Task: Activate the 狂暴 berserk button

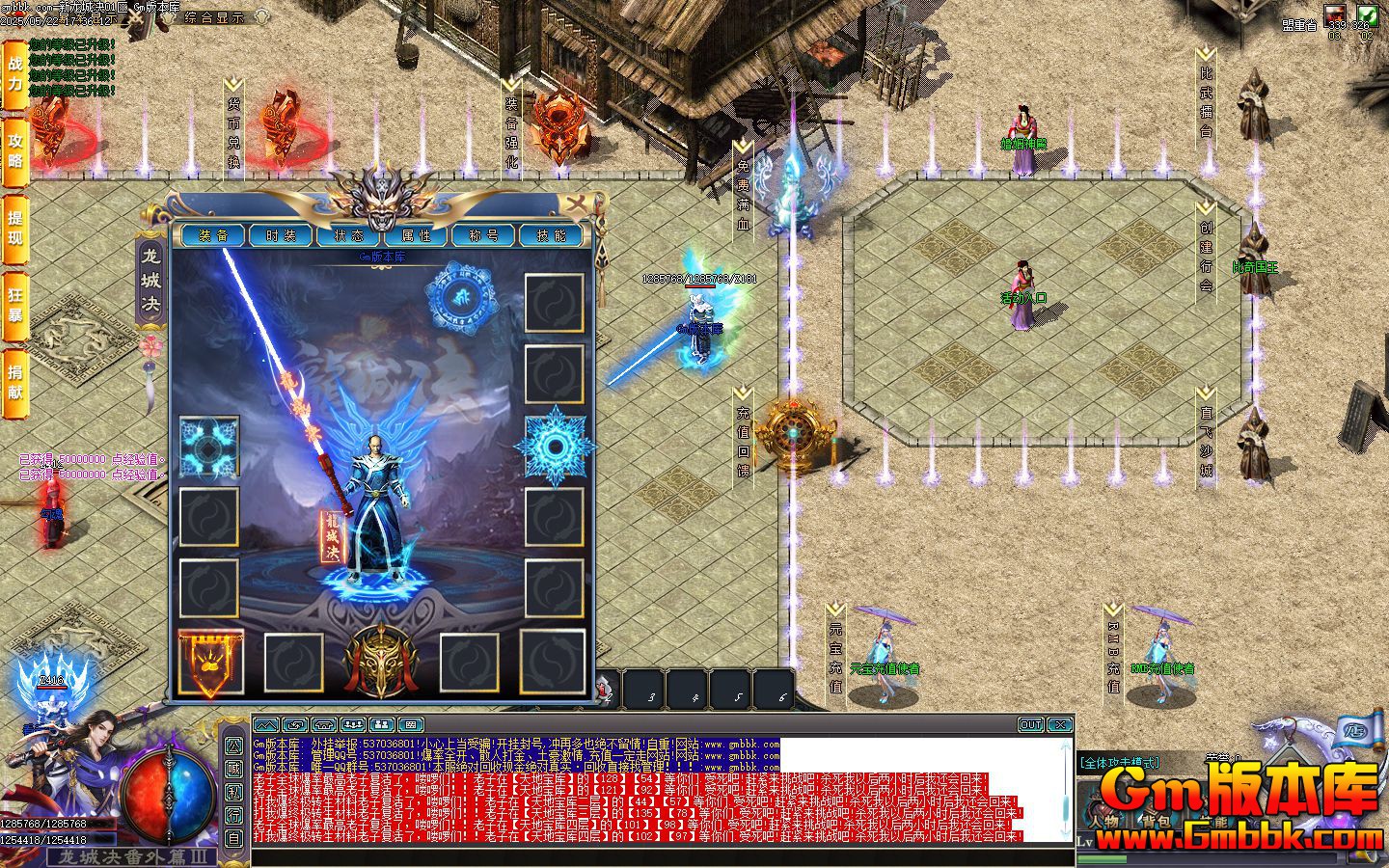Action: [x=14, y=301]
